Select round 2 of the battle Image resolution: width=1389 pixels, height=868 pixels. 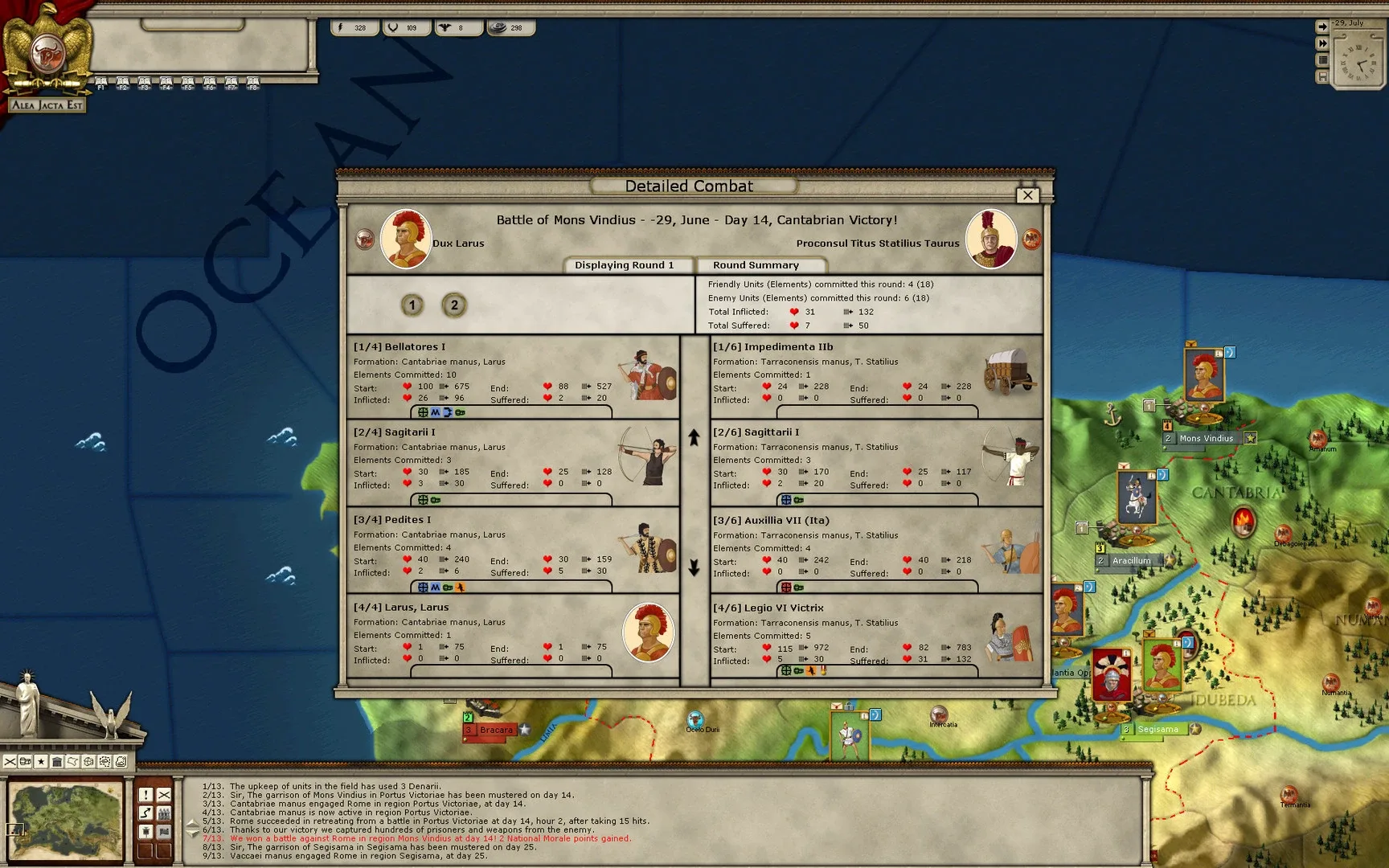coord(454,305)
